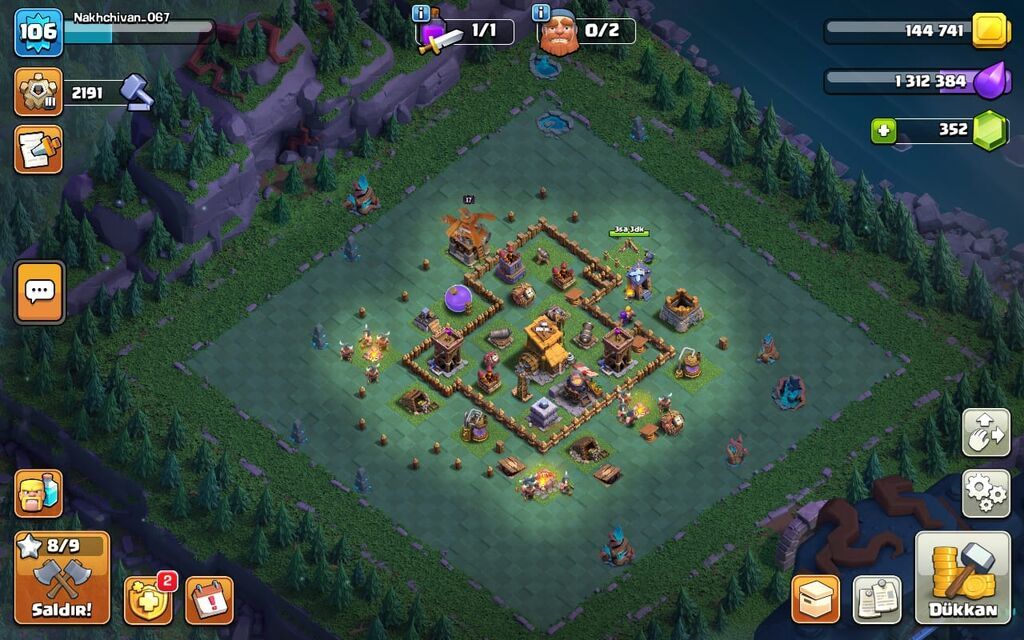The height and width of the screenshot is (640, 1024).
Task: Open the Builder Base league gear badge
Action: 38,92
